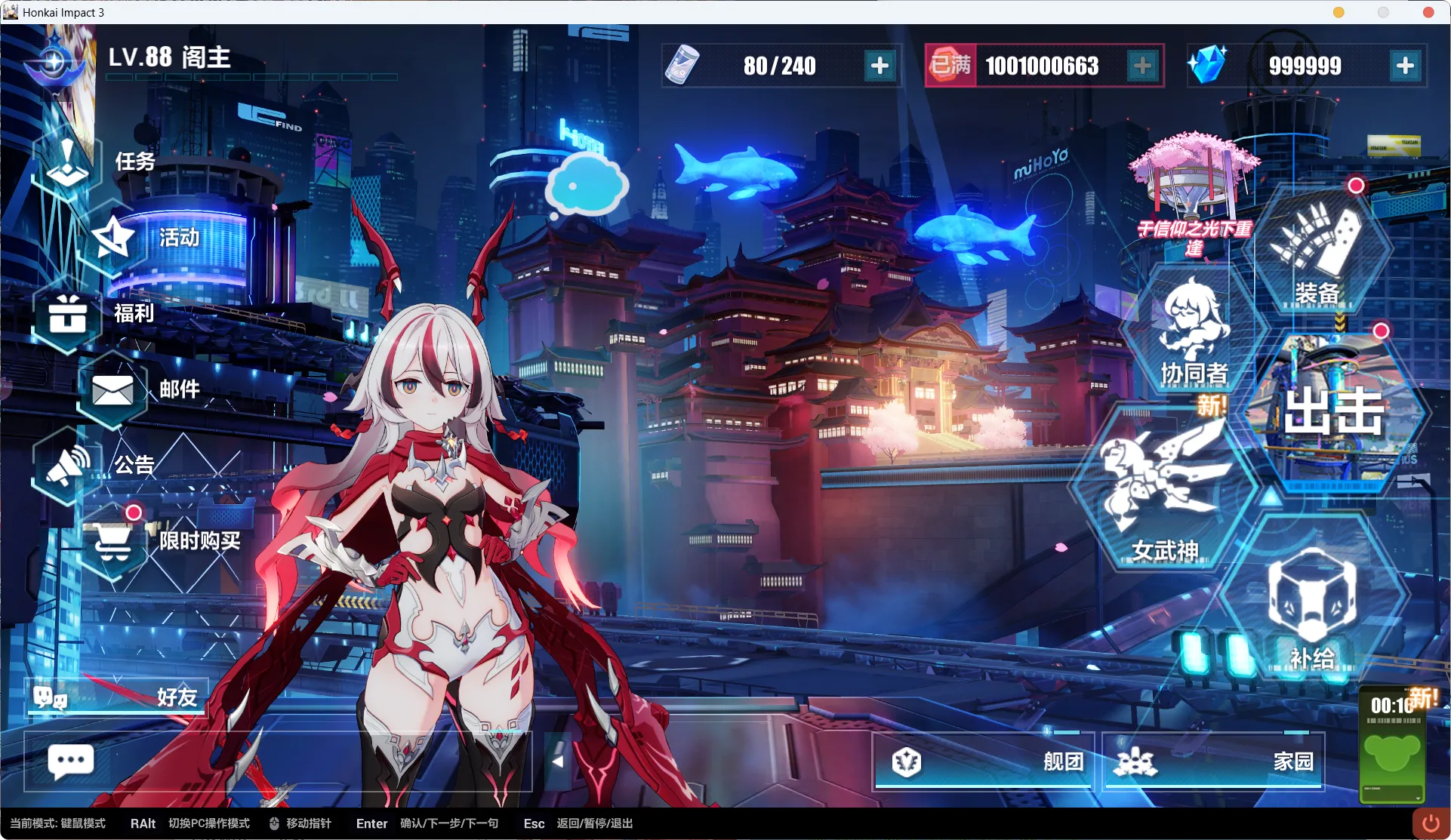Switch to the 家园 dorm screen

click(1212, 762)
